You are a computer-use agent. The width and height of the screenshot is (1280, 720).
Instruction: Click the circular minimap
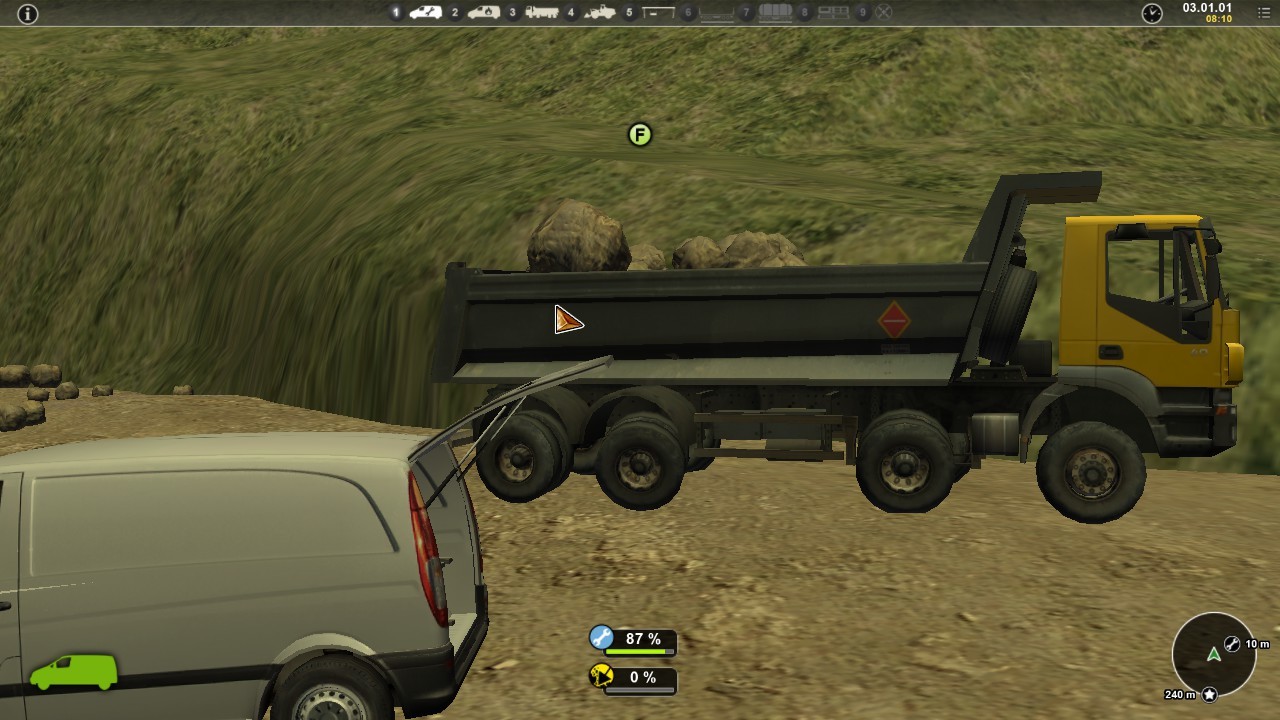(1213, 654)
